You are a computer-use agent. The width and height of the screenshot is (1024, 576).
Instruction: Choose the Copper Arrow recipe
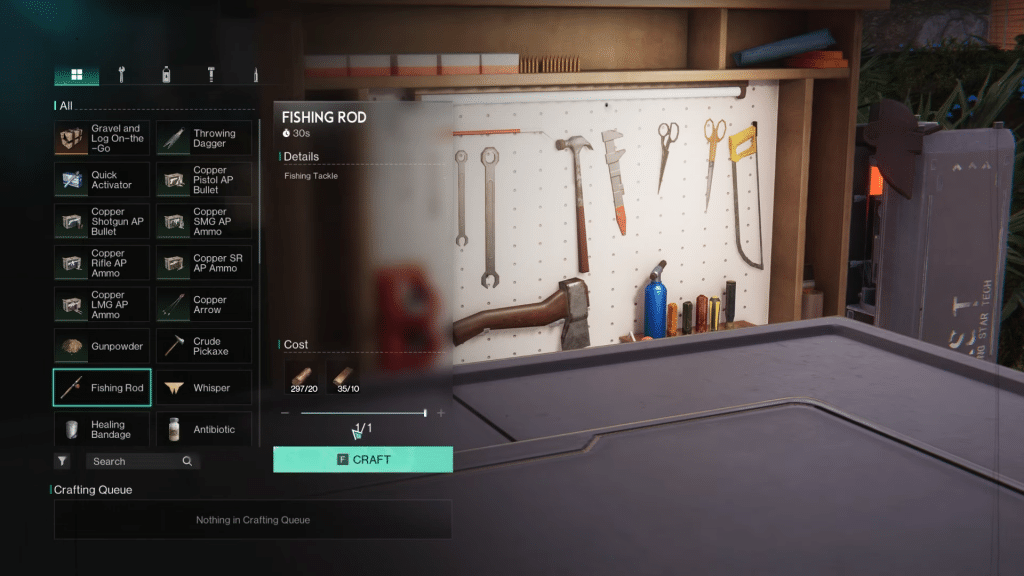[204, 305]
